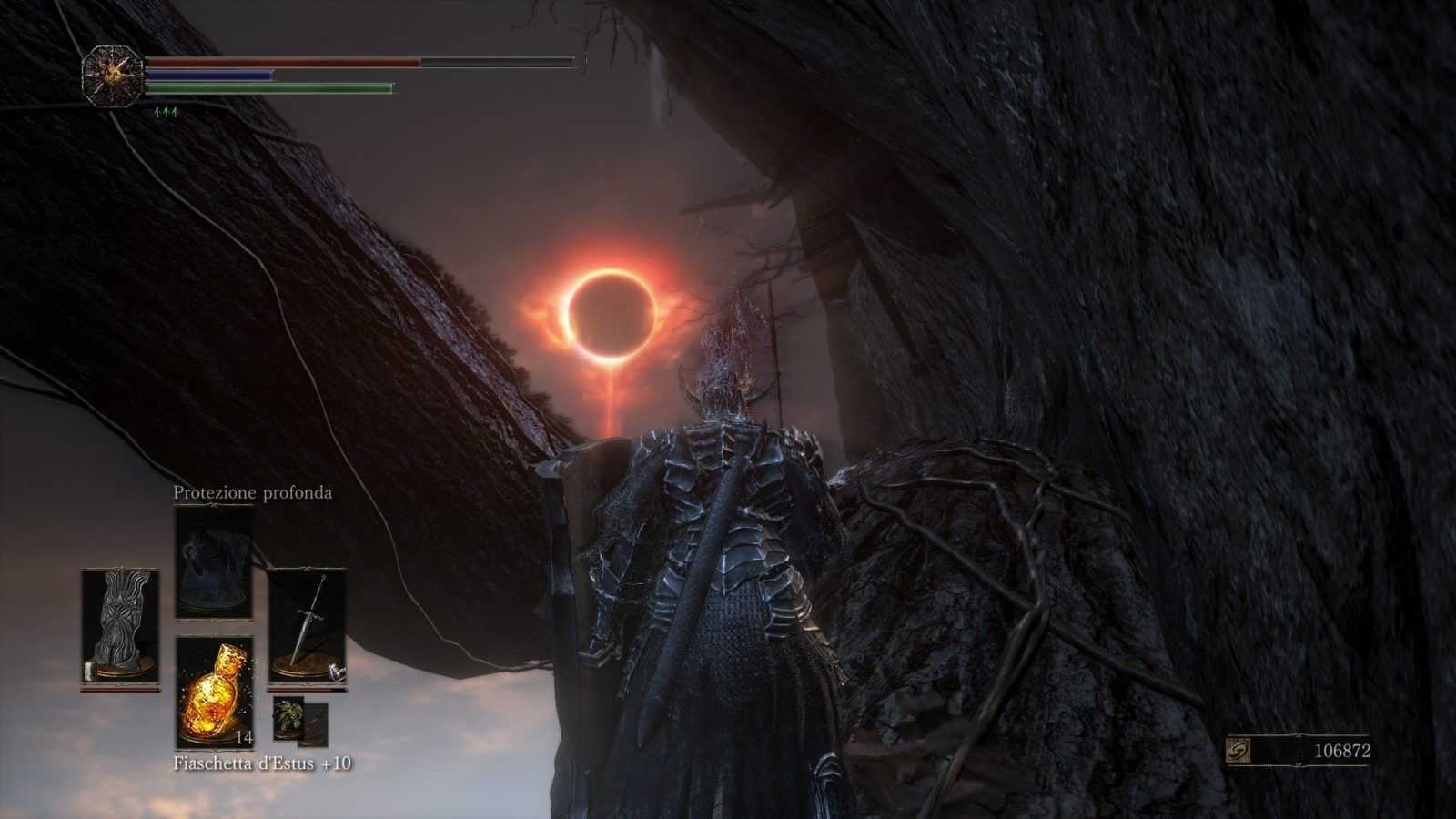1456x819 pixels.
Task: Click the covenant emblem beside the status bars
Action: [x=113, y=76]
